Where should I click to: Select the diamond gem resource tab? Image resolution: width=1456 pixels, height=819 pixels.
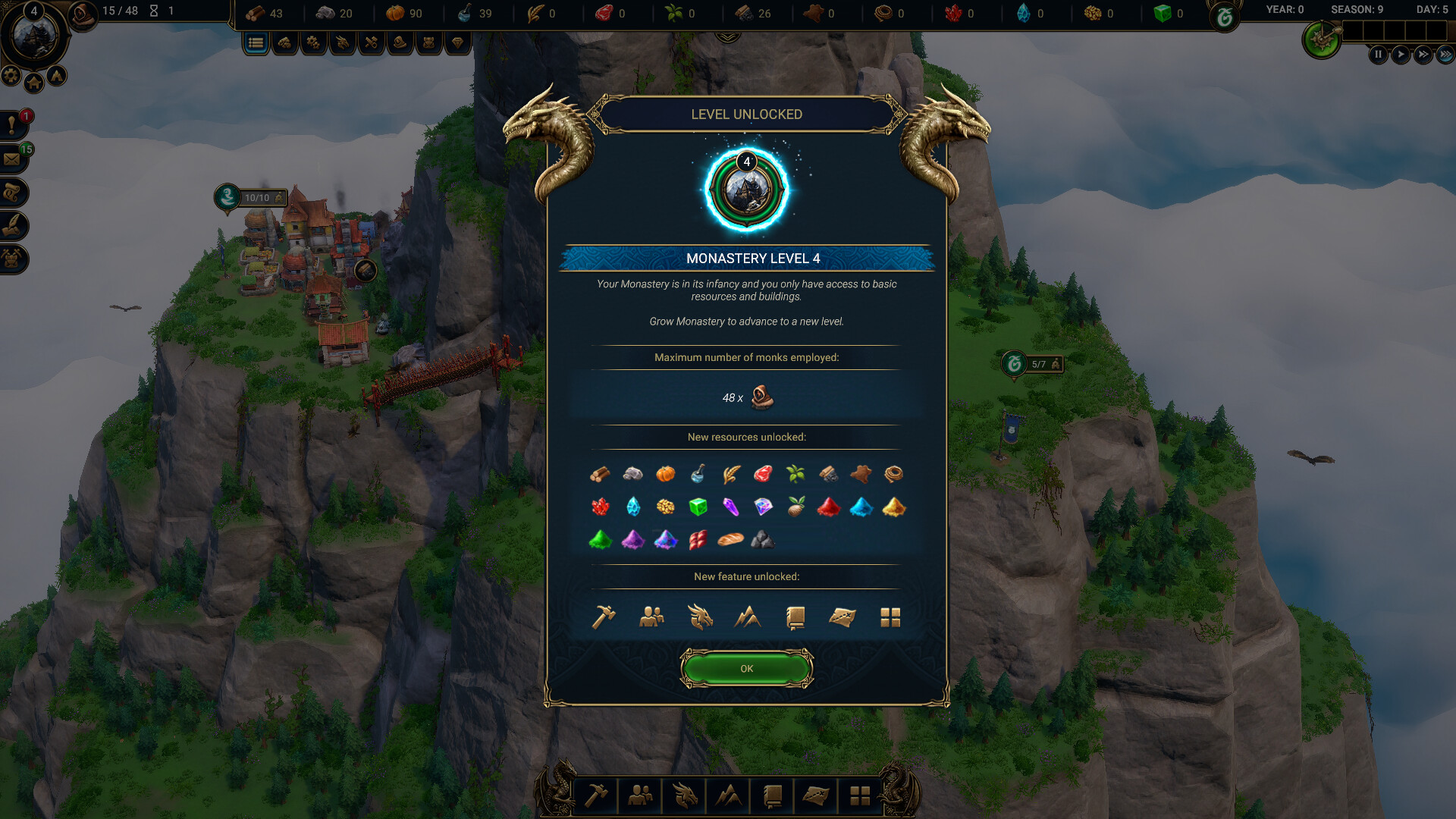(457, 43)
